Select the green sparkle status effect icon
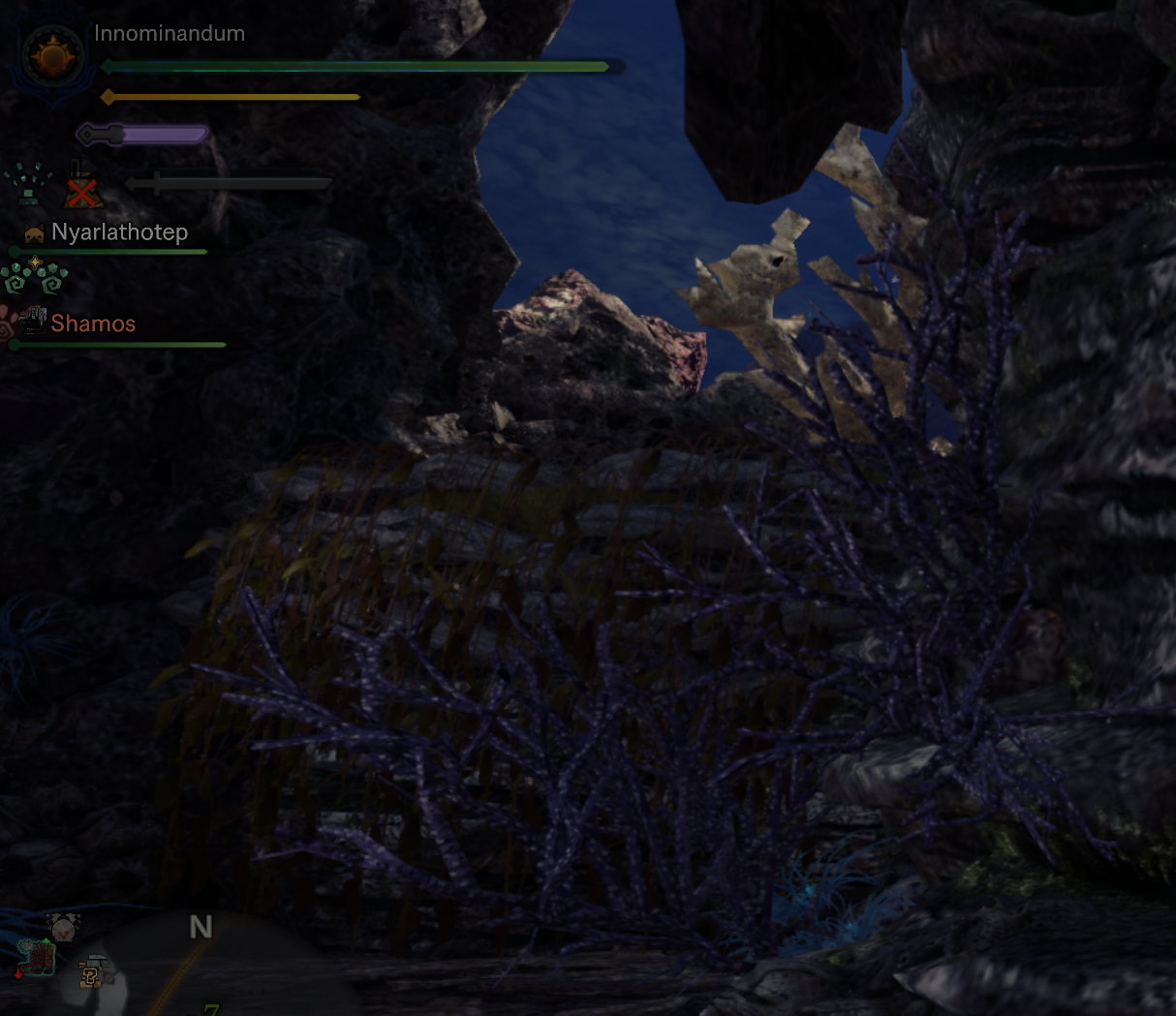This screenshot has width=1176, height=1016. (29, 184)
